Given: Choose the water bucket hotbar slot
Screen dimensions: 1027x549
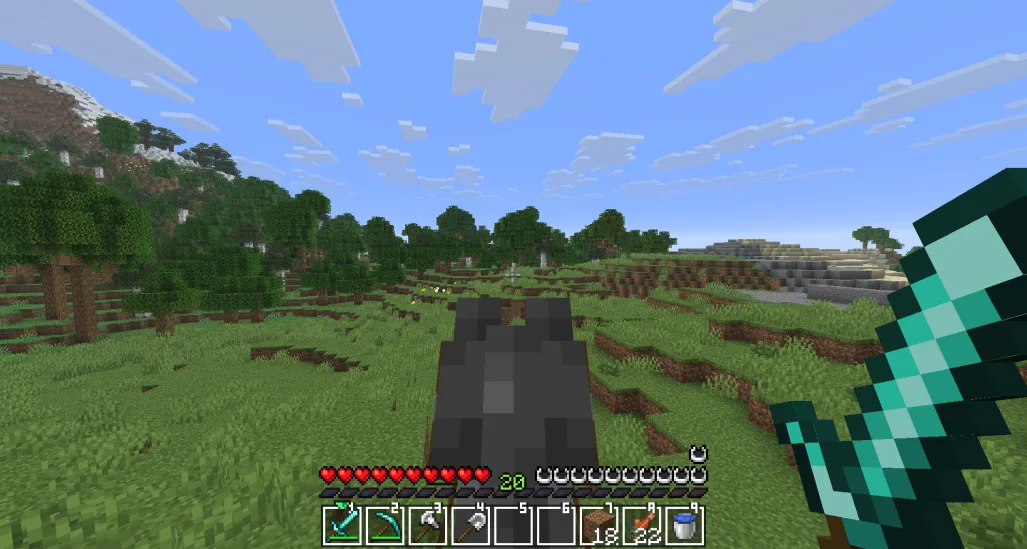Looking at the screenshot, I should 685,524.
